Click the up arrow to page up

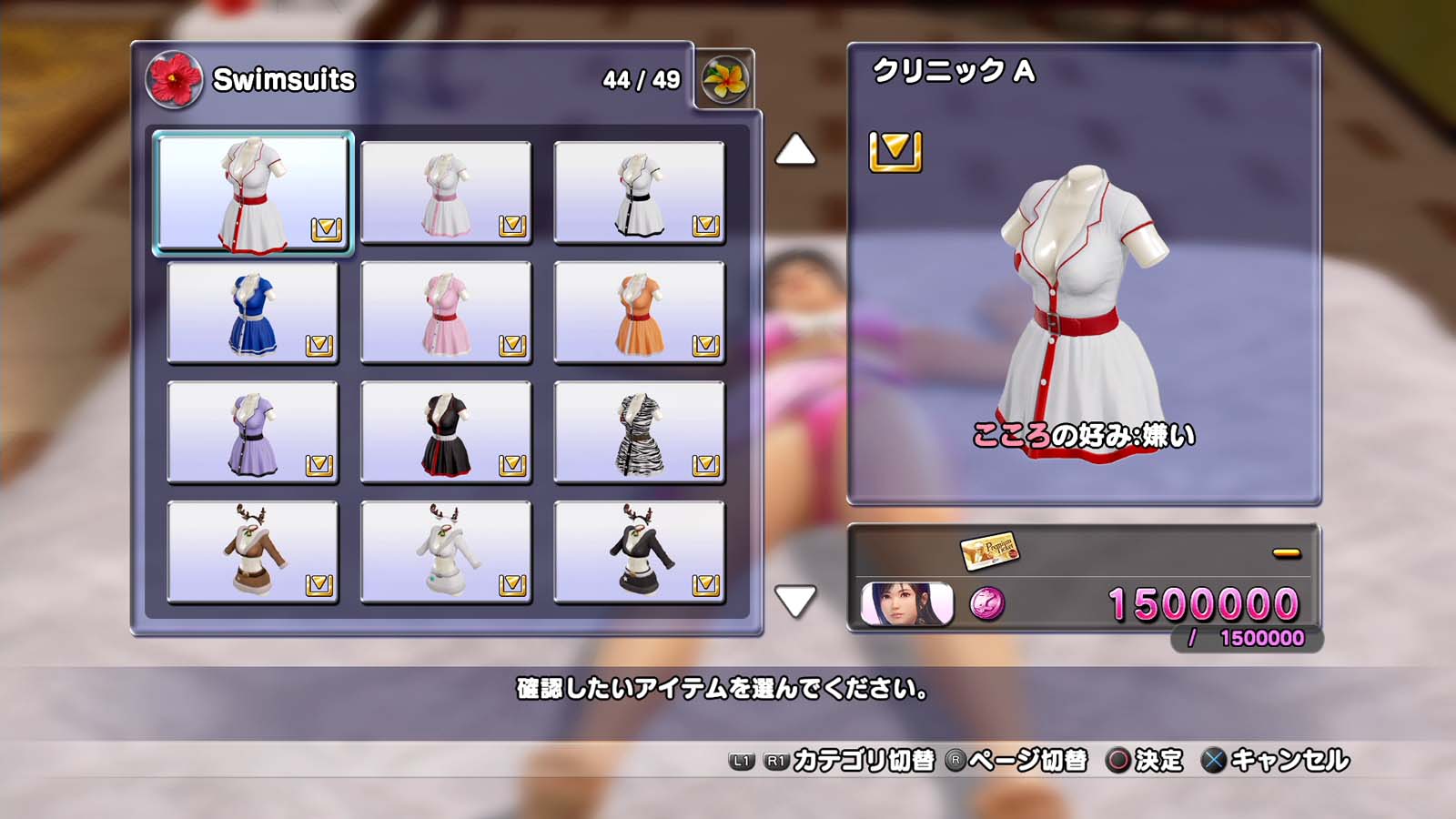tap(795, 151)
